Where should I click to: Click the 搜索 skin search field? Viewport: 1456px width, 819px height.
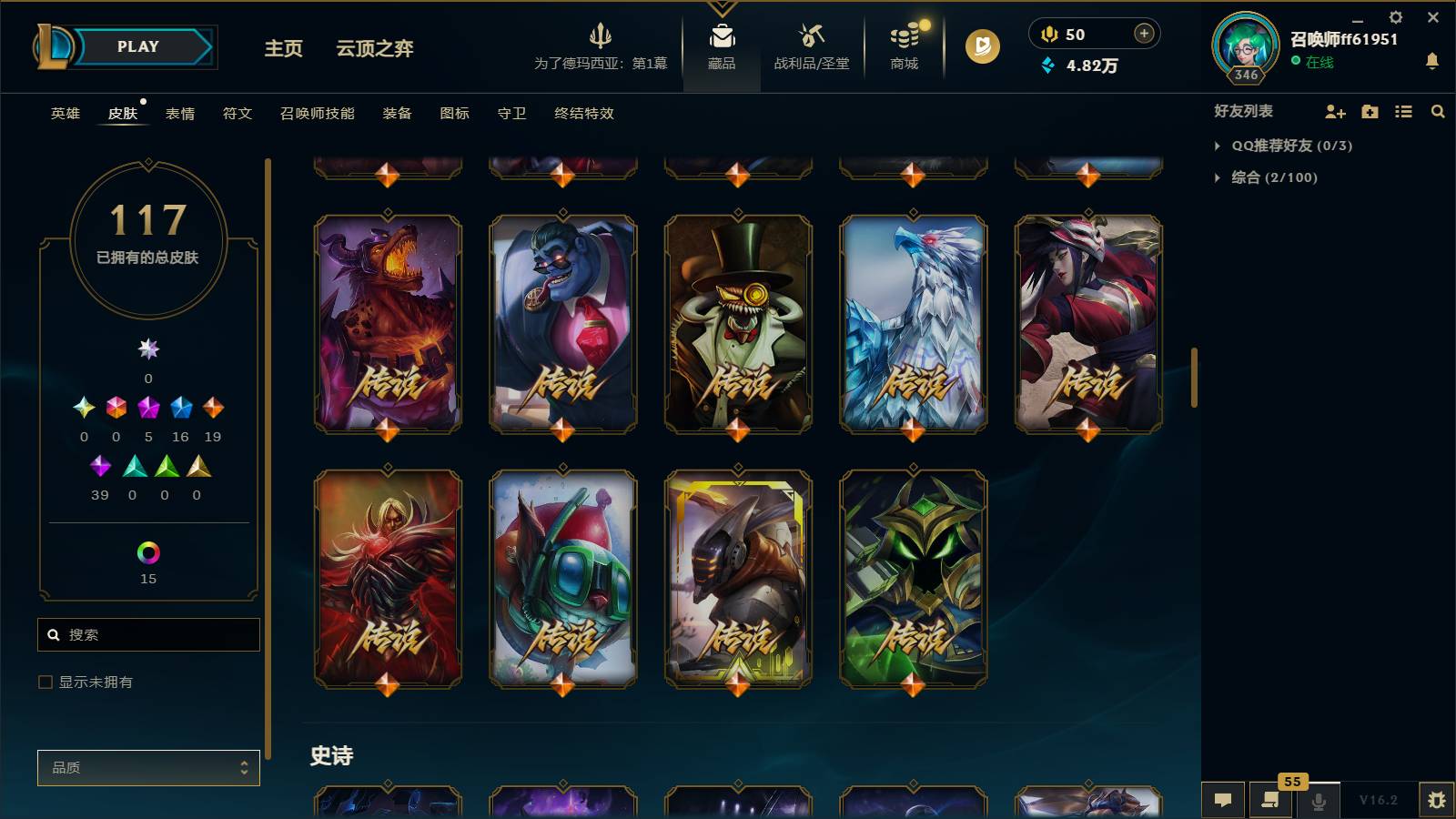click(148, 634)
